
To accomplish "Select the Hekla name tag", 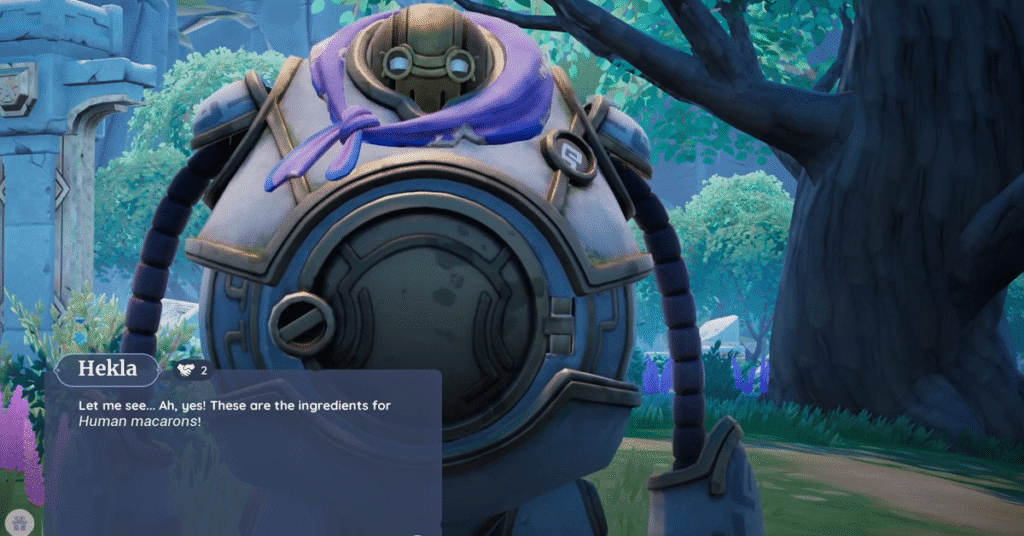I will pos(107,370).
